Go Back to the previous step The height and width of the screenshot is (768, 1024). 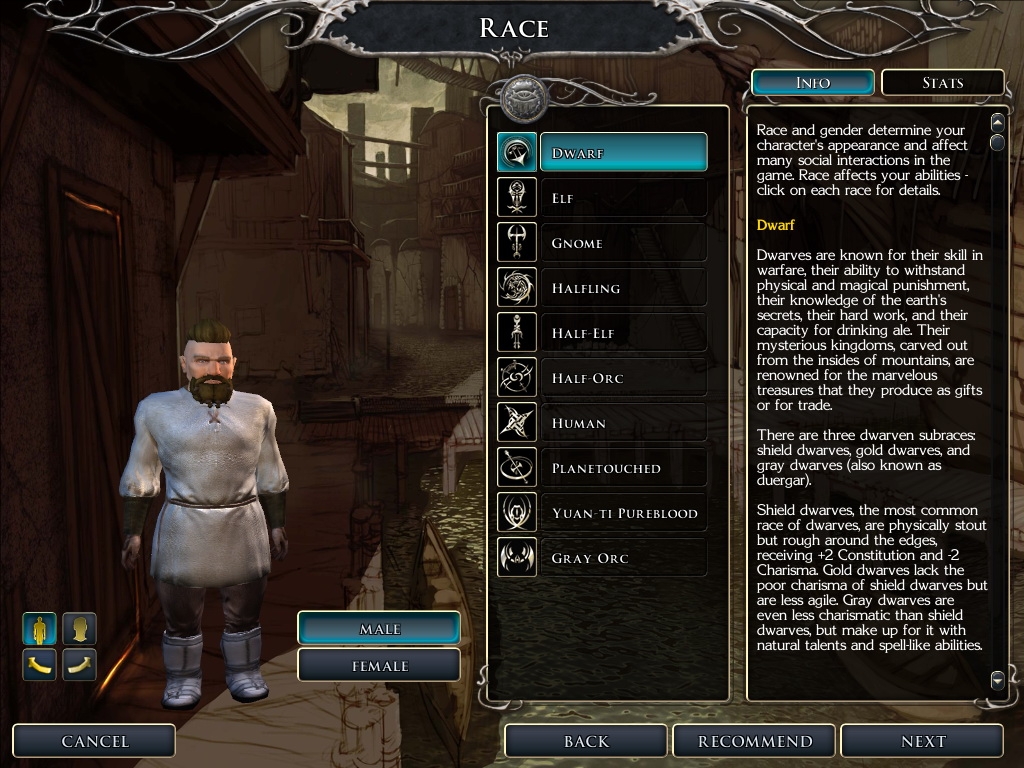click(x=586, y=741)
